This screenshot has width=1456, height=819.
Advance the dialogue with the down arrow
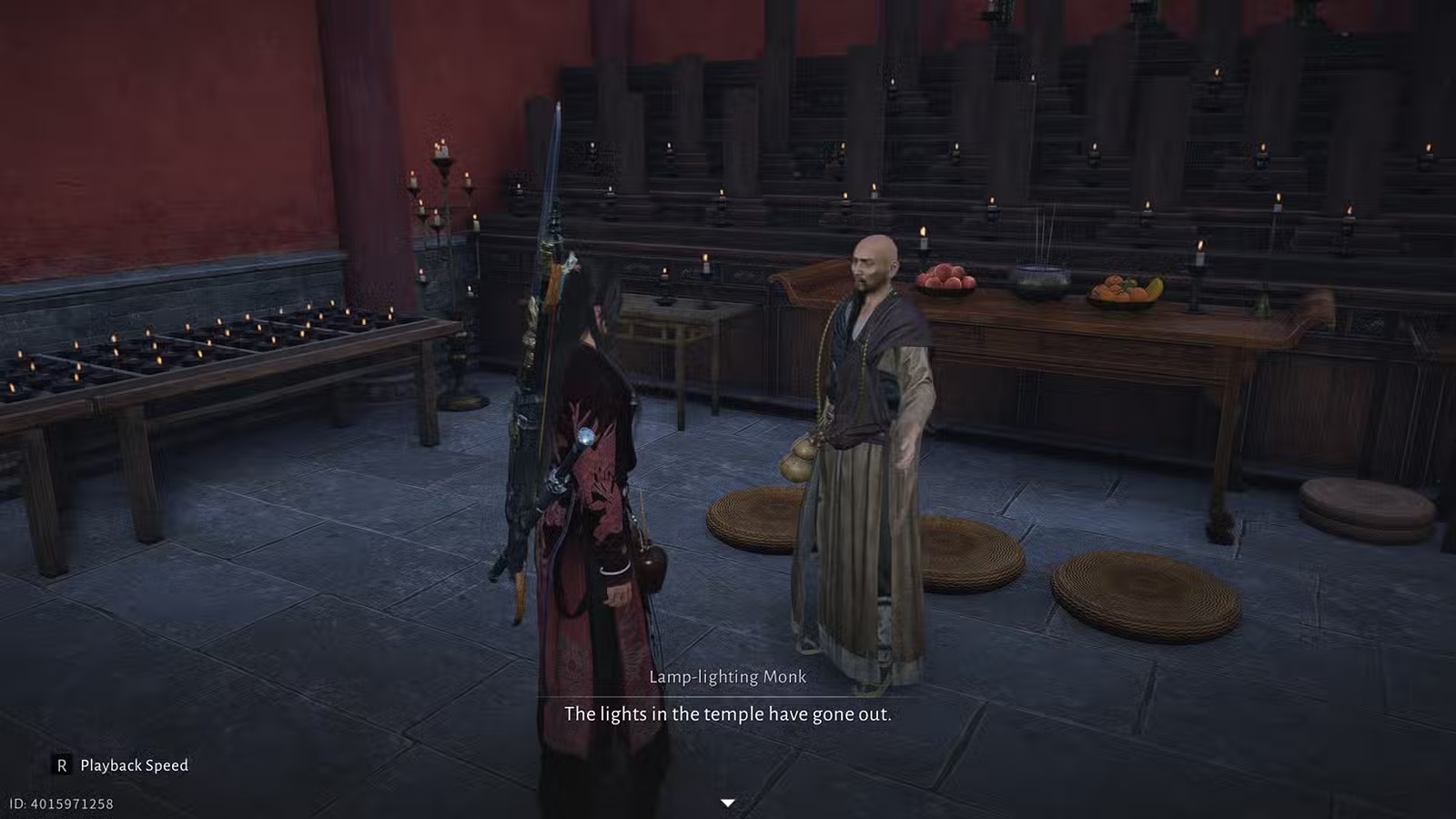[x=727, y=803]
